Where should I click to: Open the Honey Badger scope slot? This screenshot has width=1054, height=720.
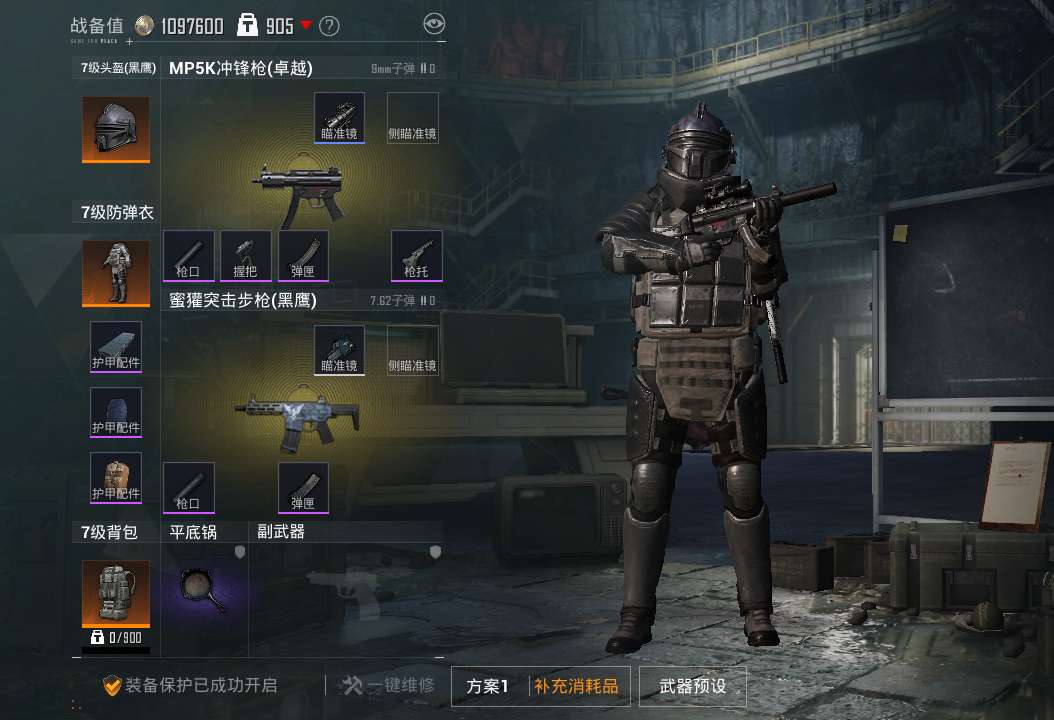click(x=339, y=349)
